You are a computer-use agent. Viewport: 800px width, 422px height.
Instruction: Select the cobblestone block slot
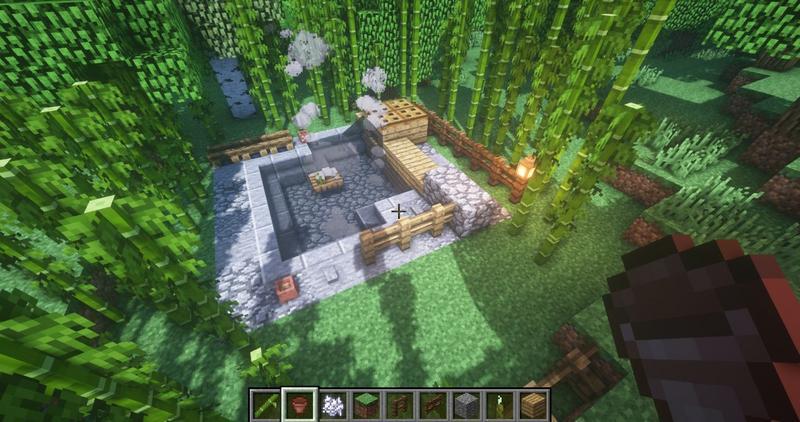click(466, 405)
